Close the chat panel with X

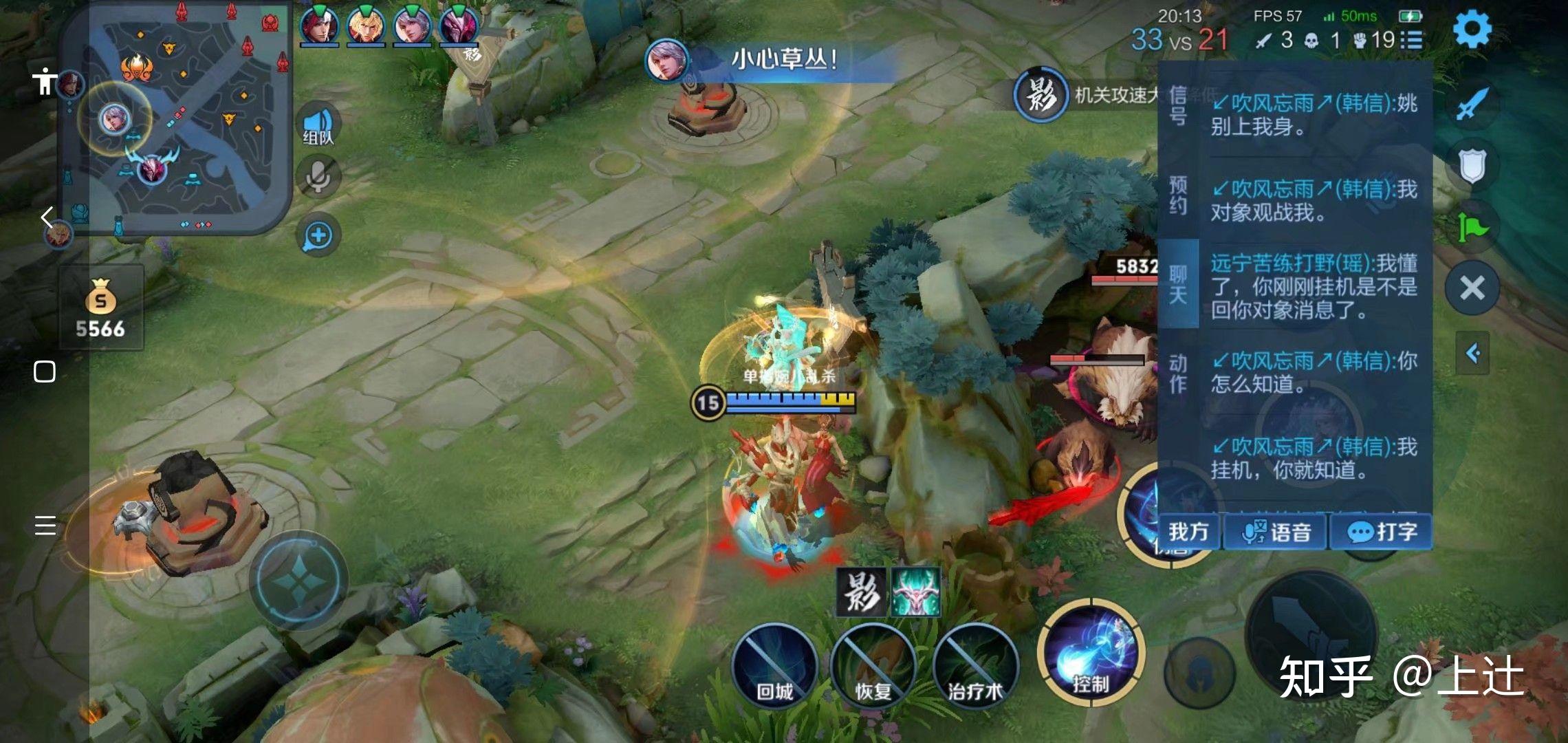pyautogui.click(x=1472, y=288)
